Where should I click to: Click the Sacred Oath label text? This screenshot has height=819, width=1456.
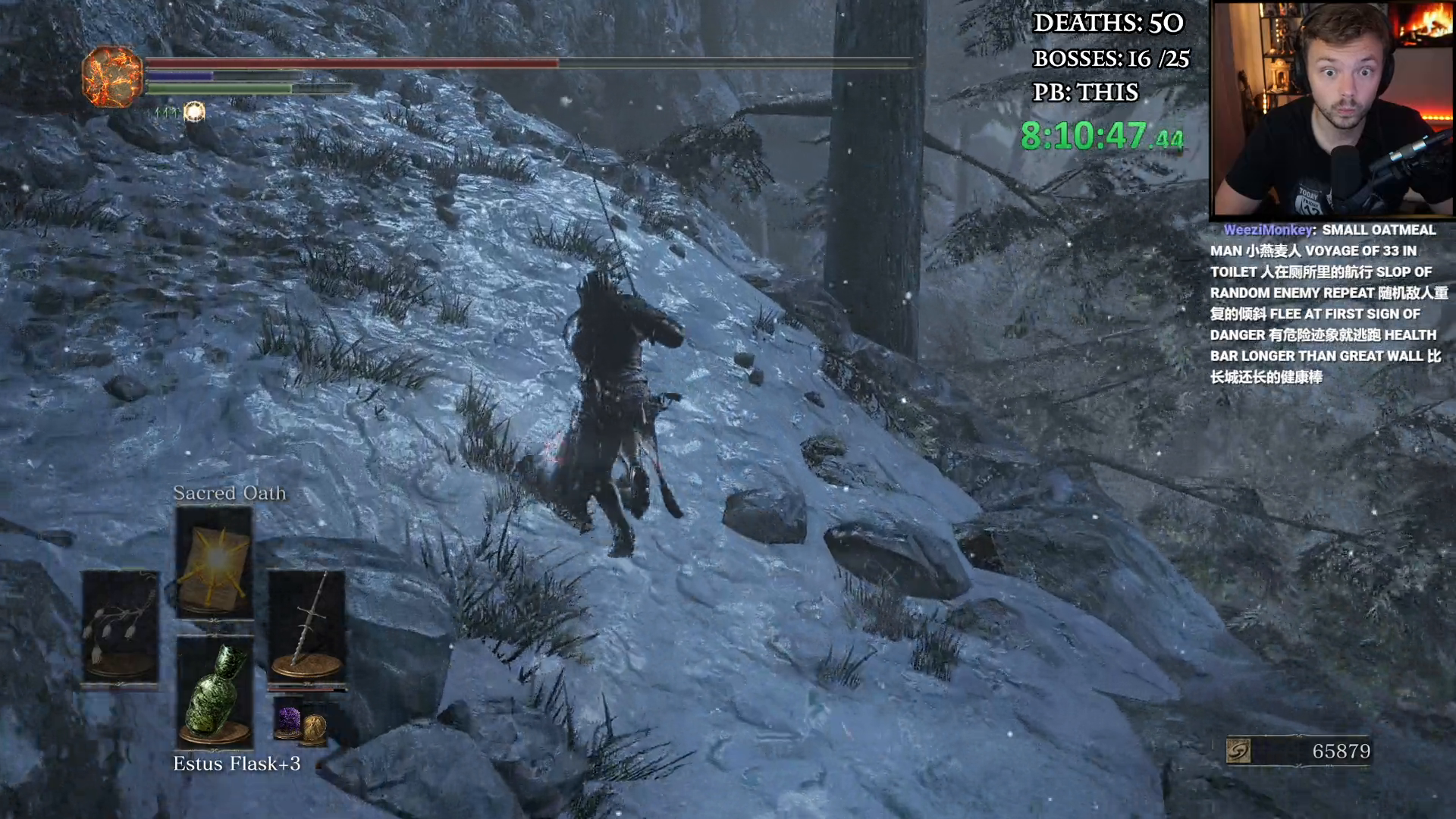228,492
